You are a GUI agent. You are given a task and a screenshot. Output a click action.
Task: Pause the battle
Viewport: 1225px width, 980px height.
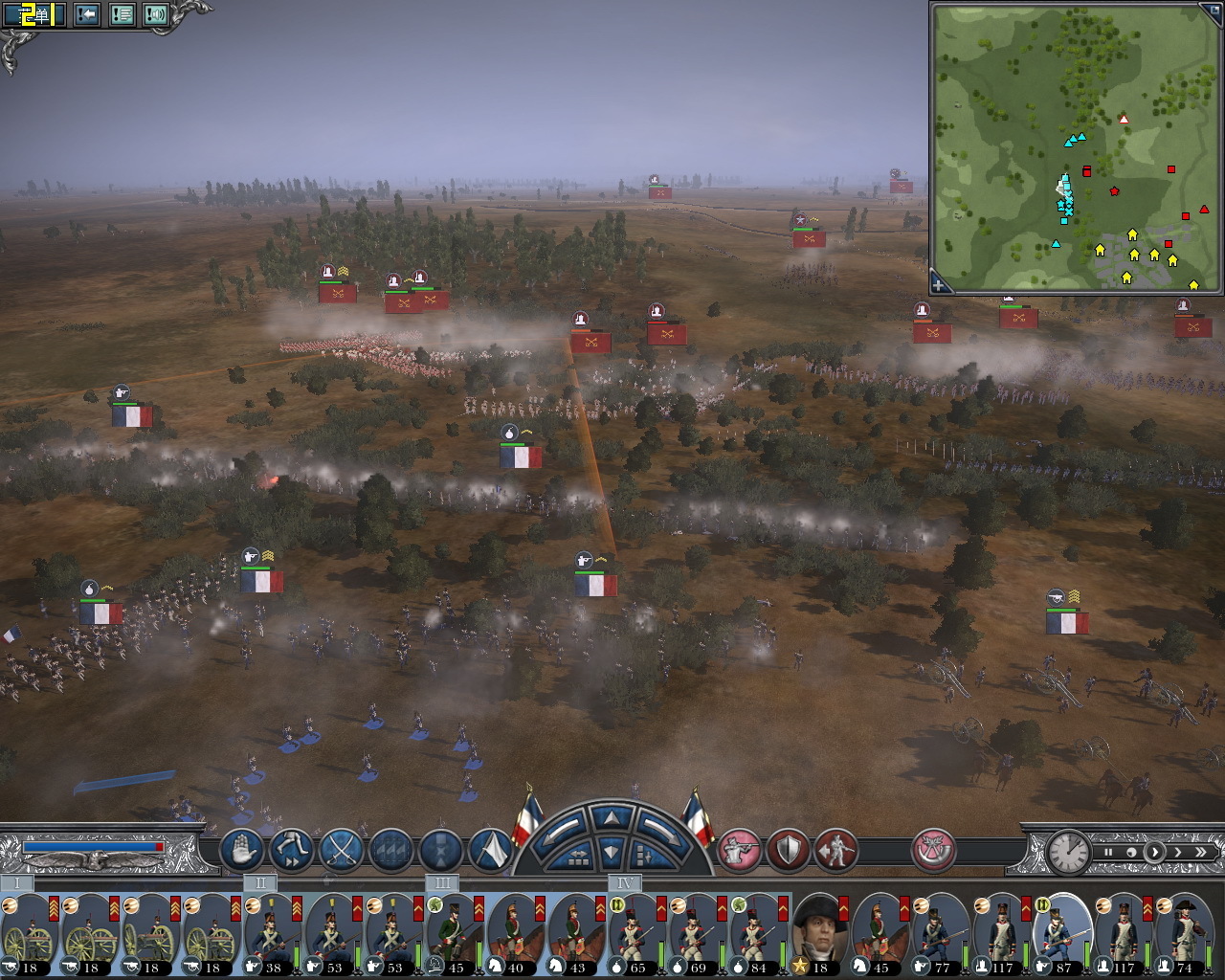[x=1109, y=852]
